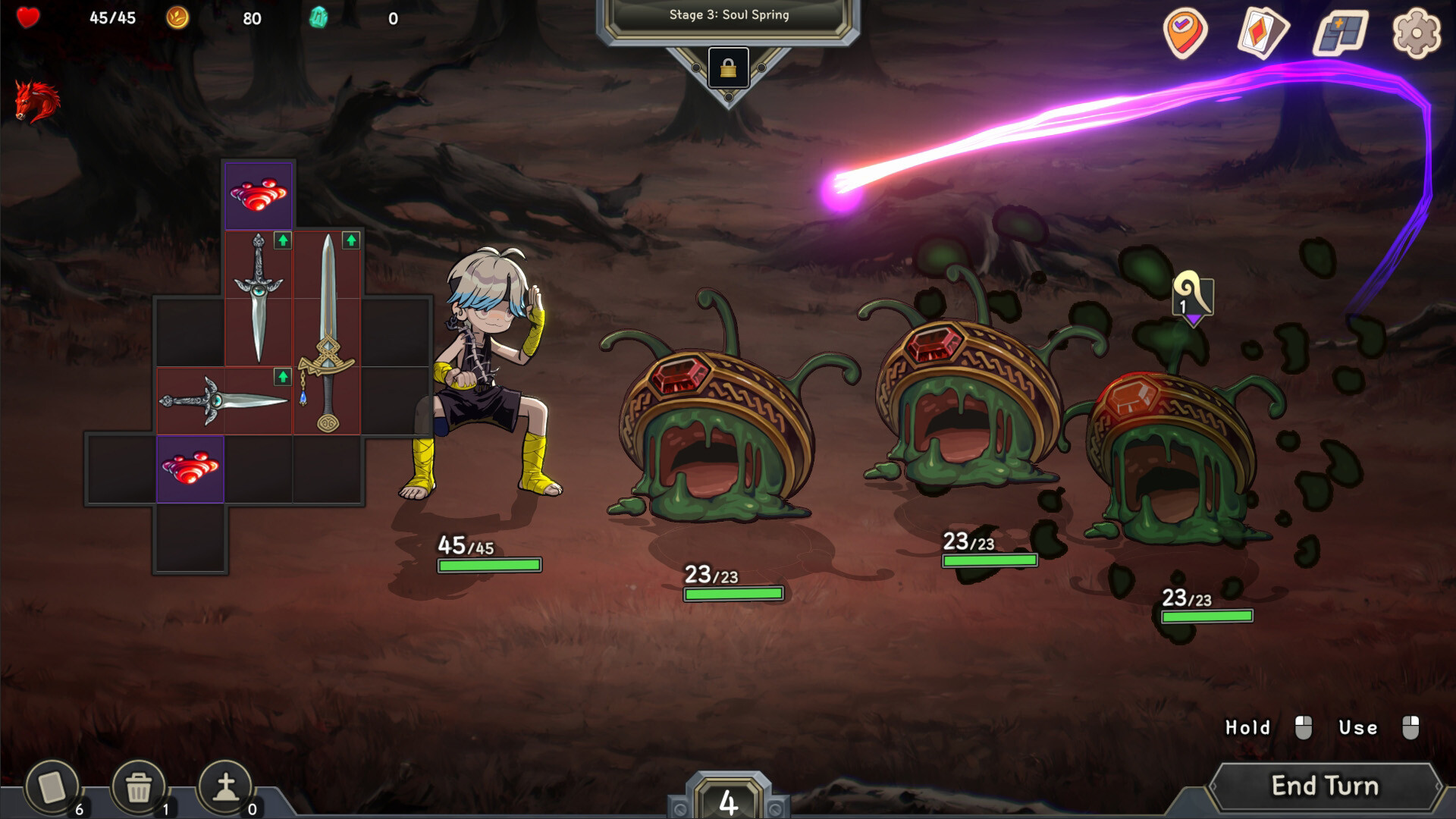Click the lock below the stage banner
Viewport: 1456px width, 819px height.
click(728, 69)
